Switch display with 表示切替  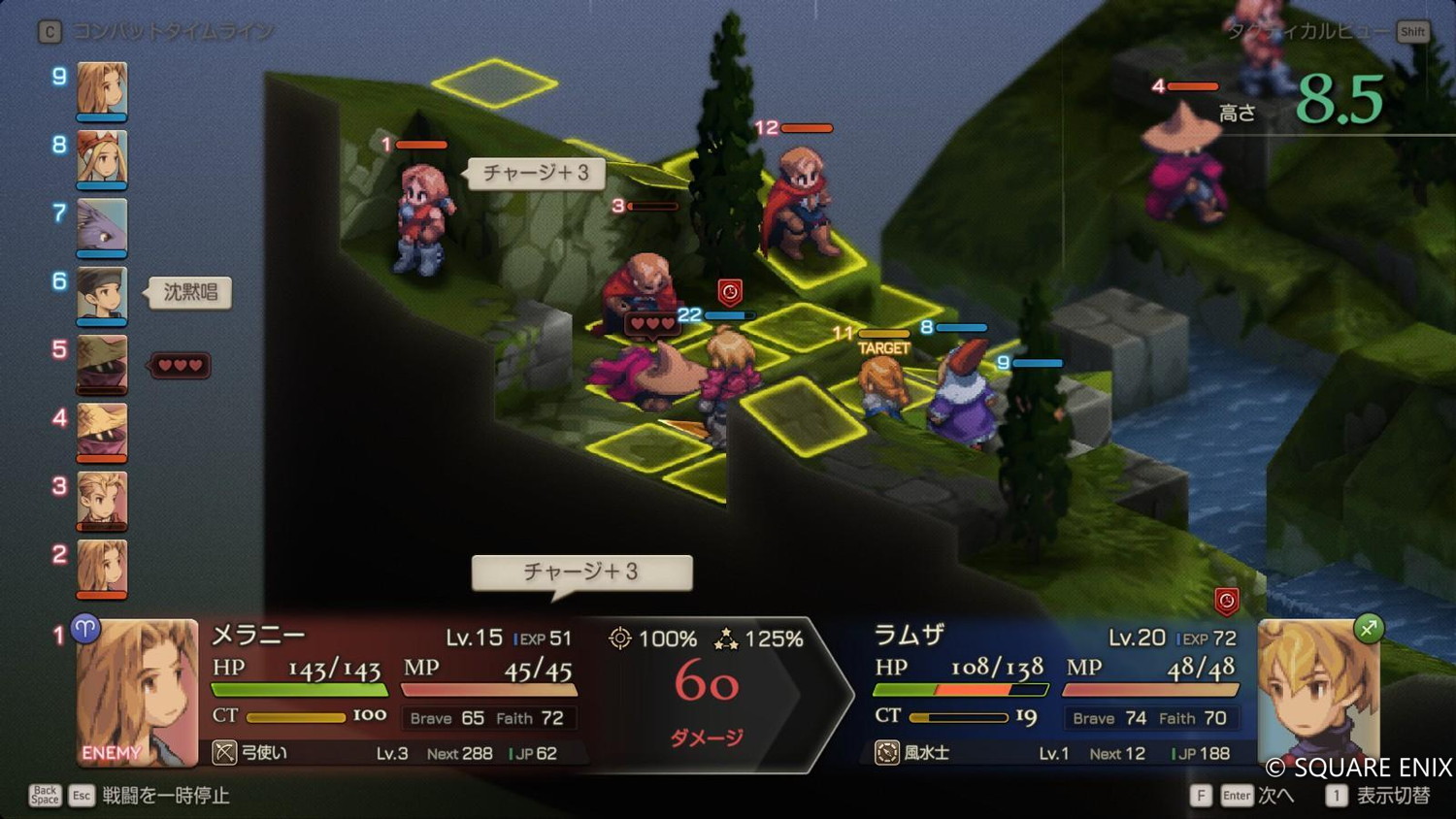(x=1392, y=796)
